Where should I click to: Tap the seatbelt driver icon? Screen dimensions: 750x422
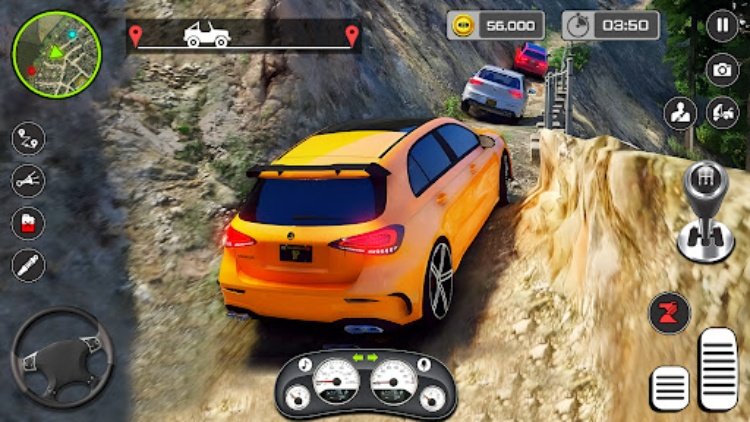coord(680,112)
